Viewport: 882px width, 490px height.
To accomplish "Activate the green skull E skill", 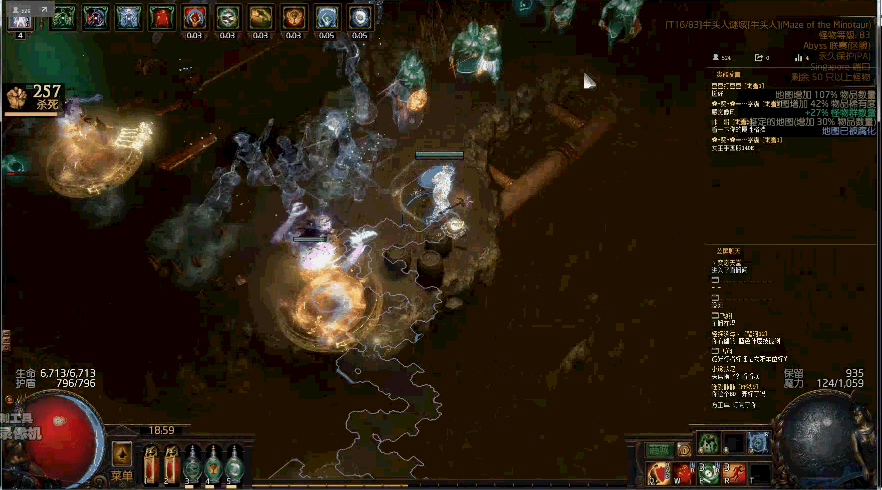I will [x=709, y=472].
